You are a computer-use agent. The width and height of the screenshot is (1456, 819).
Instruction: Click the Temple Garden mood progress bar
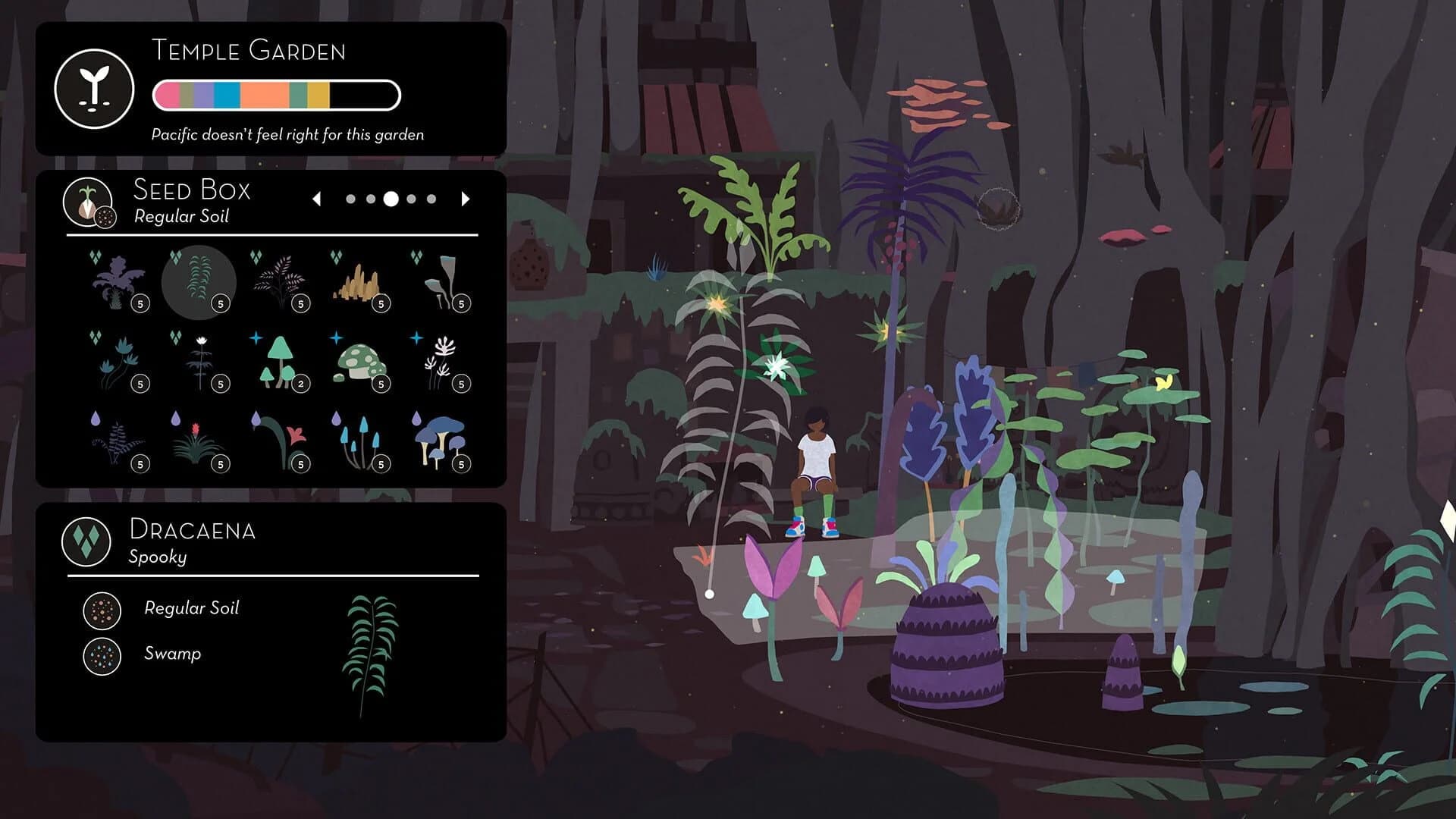[x=276, y=94]
